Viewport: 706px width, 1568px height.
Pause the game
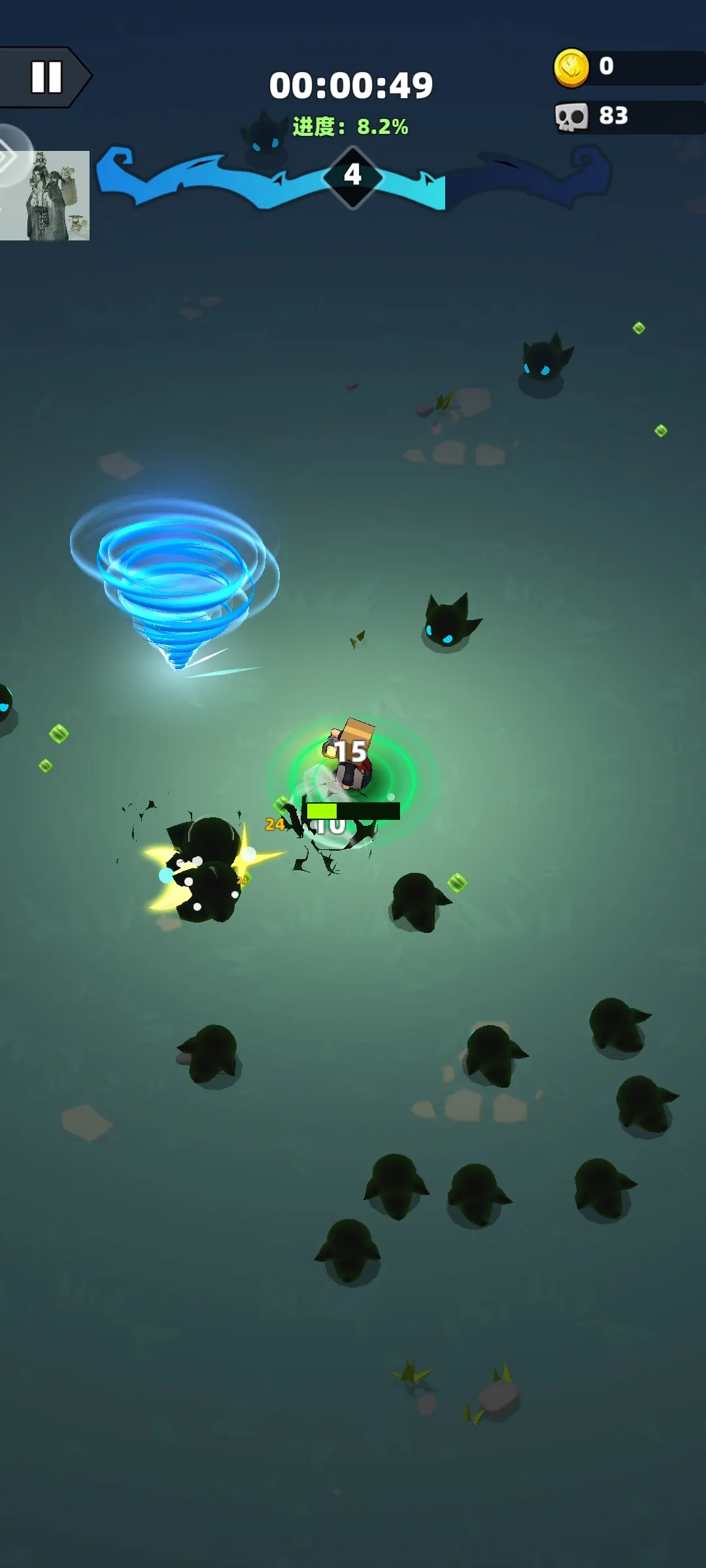coord(46,77)
